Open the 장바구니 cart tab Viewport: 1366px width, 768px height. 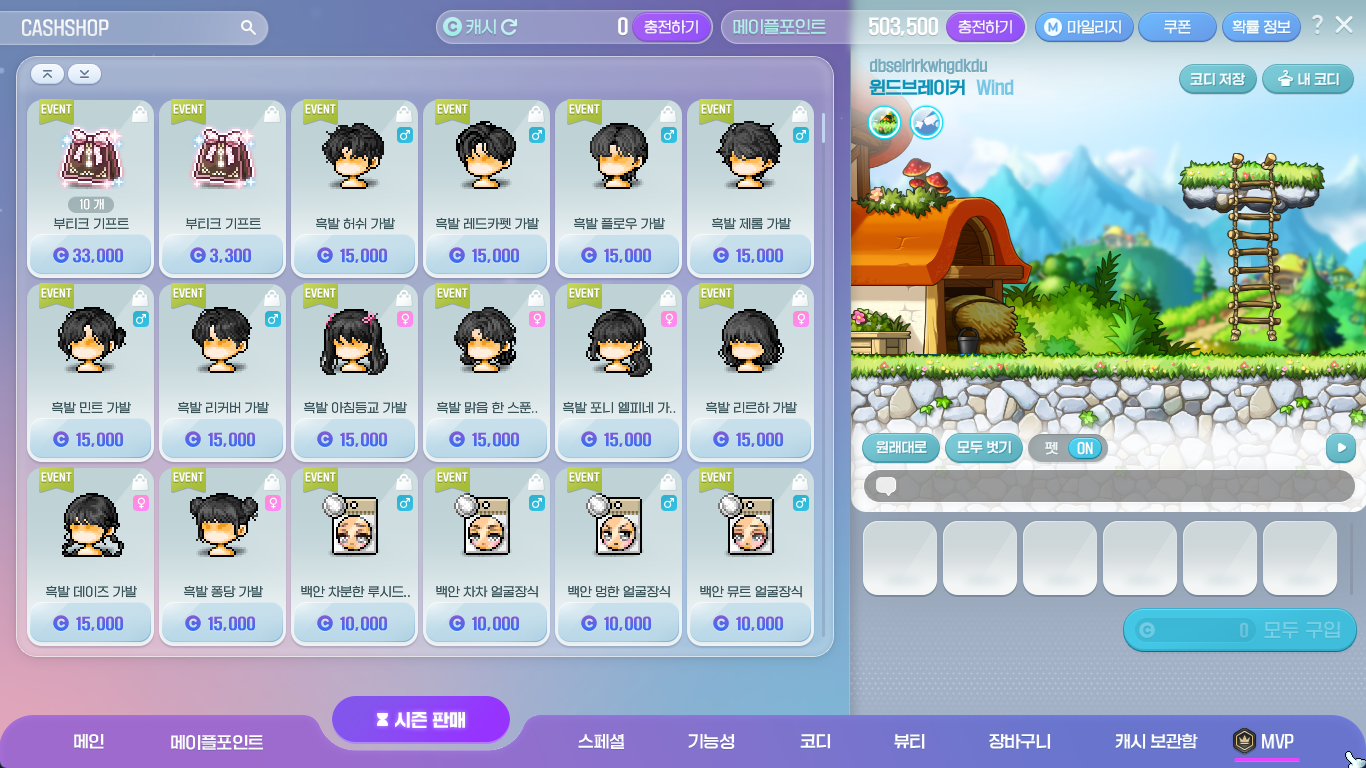pyautogui.click(x=1019, y=741)
